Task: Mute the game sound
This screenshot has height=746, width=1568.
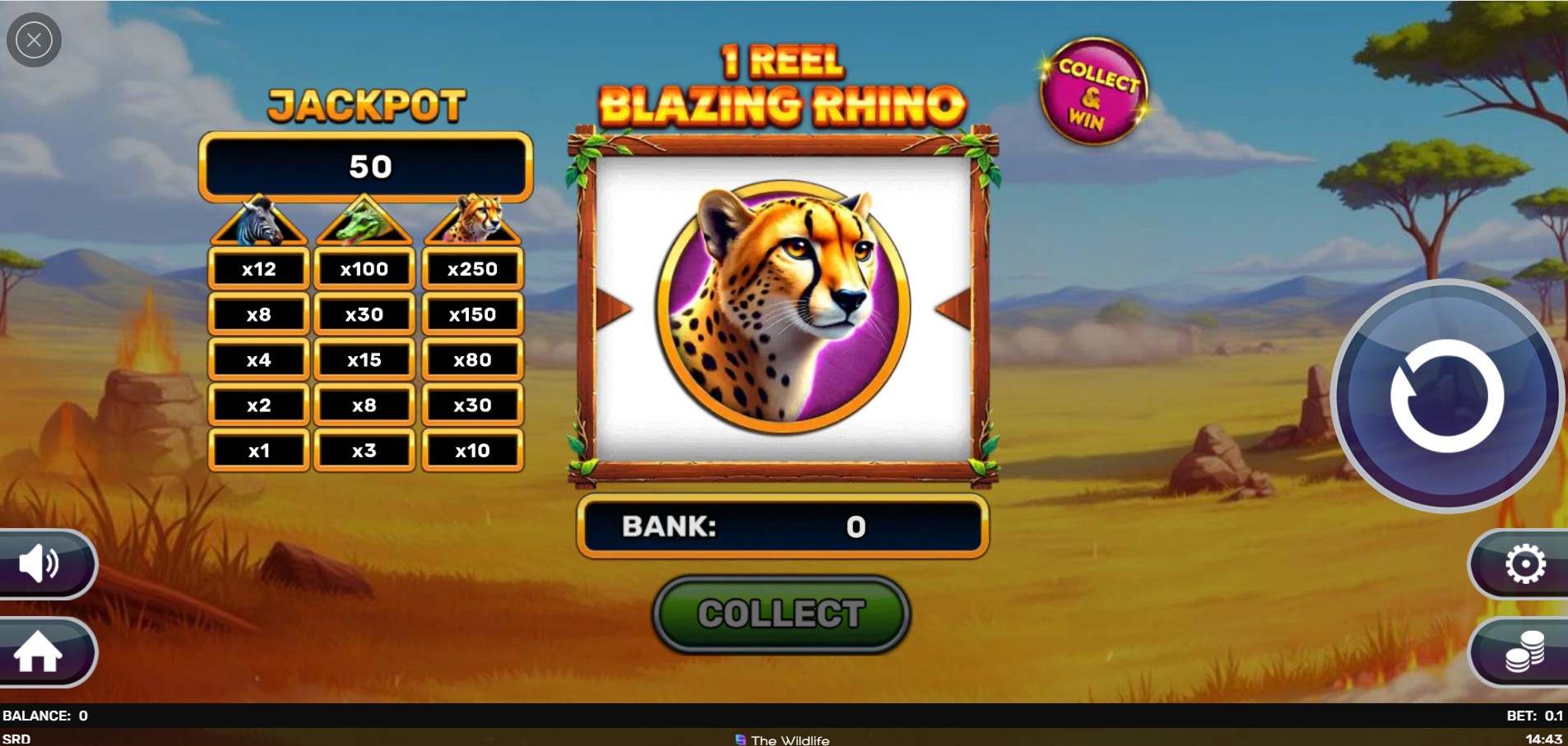Action: point(39,564)
